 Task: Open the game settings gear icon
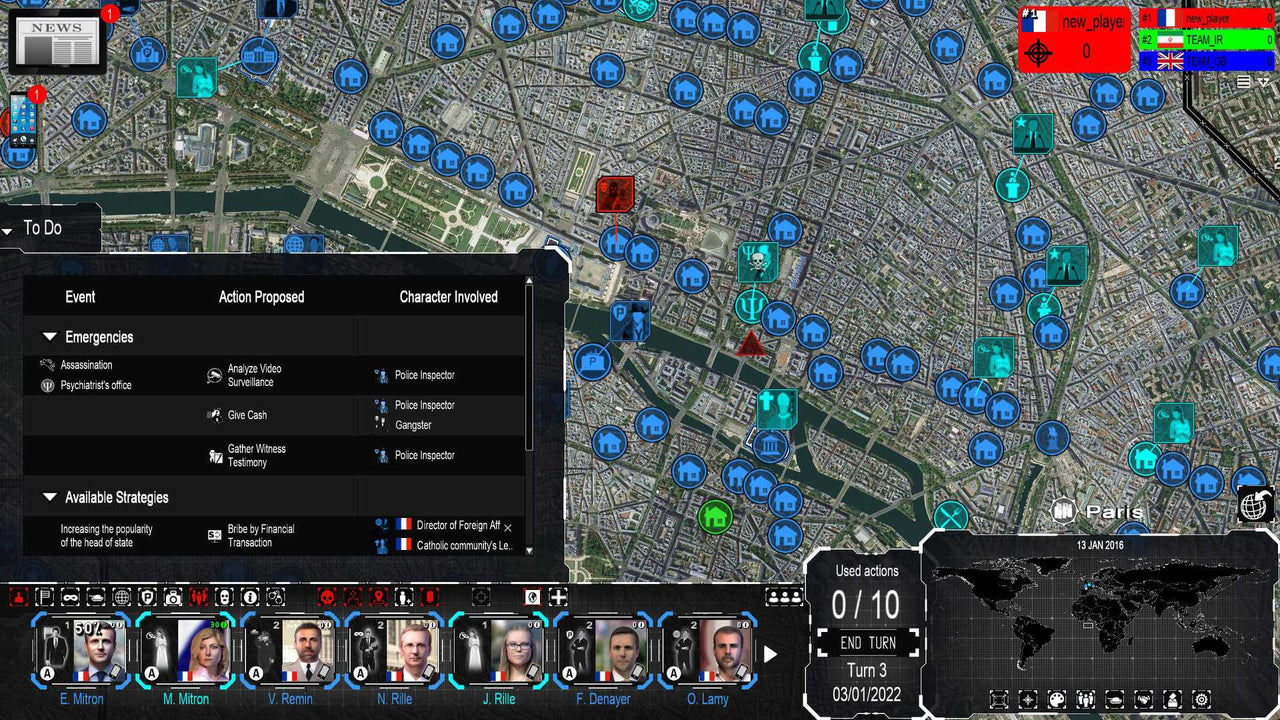(x=1201, y=700)
